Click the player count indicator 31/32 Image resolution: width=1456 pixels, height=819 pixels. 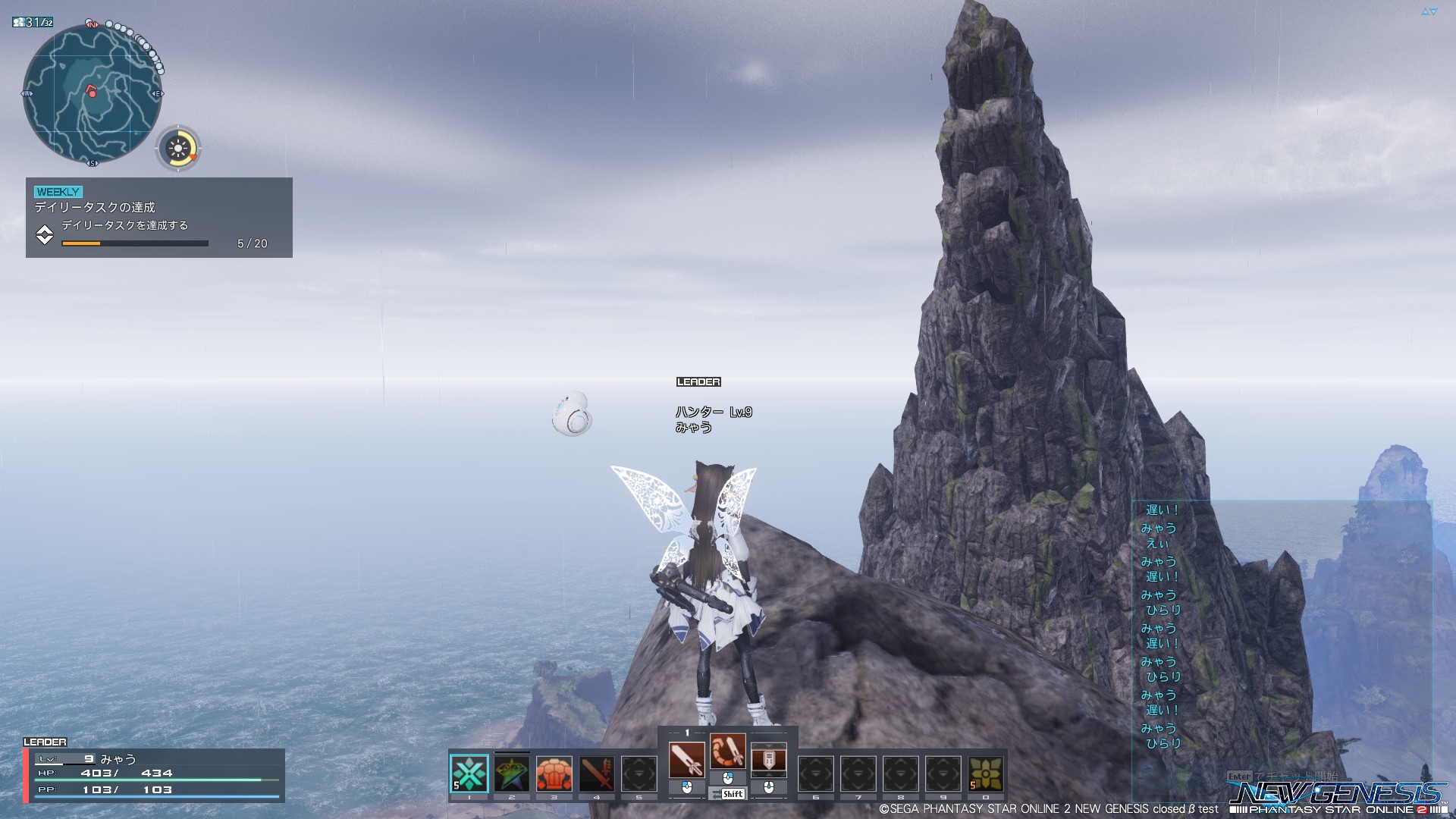(33, 23)
